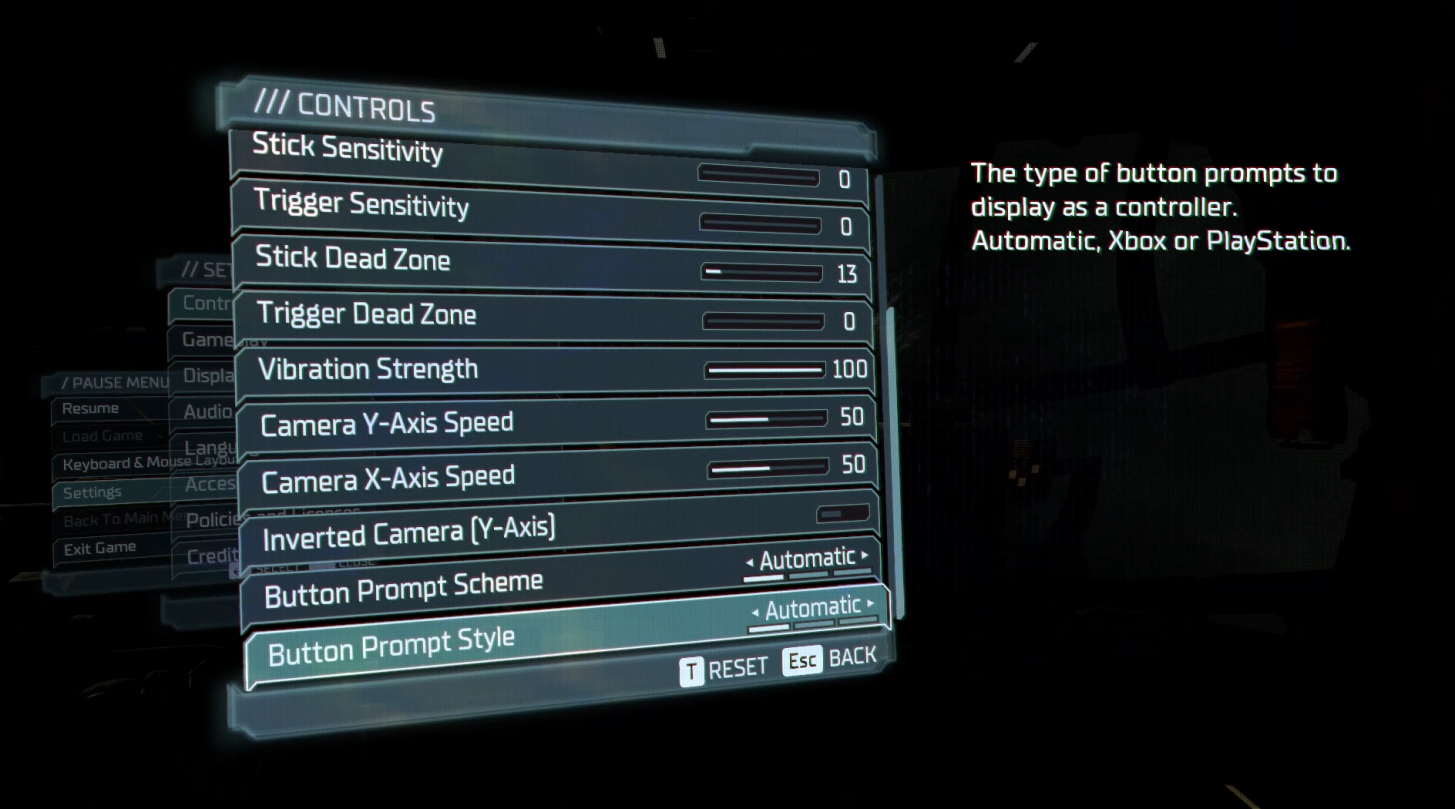Select the Trigger Sensitivity row
This screenshot has height=809, width=1455.
click(x=400, y=207)
